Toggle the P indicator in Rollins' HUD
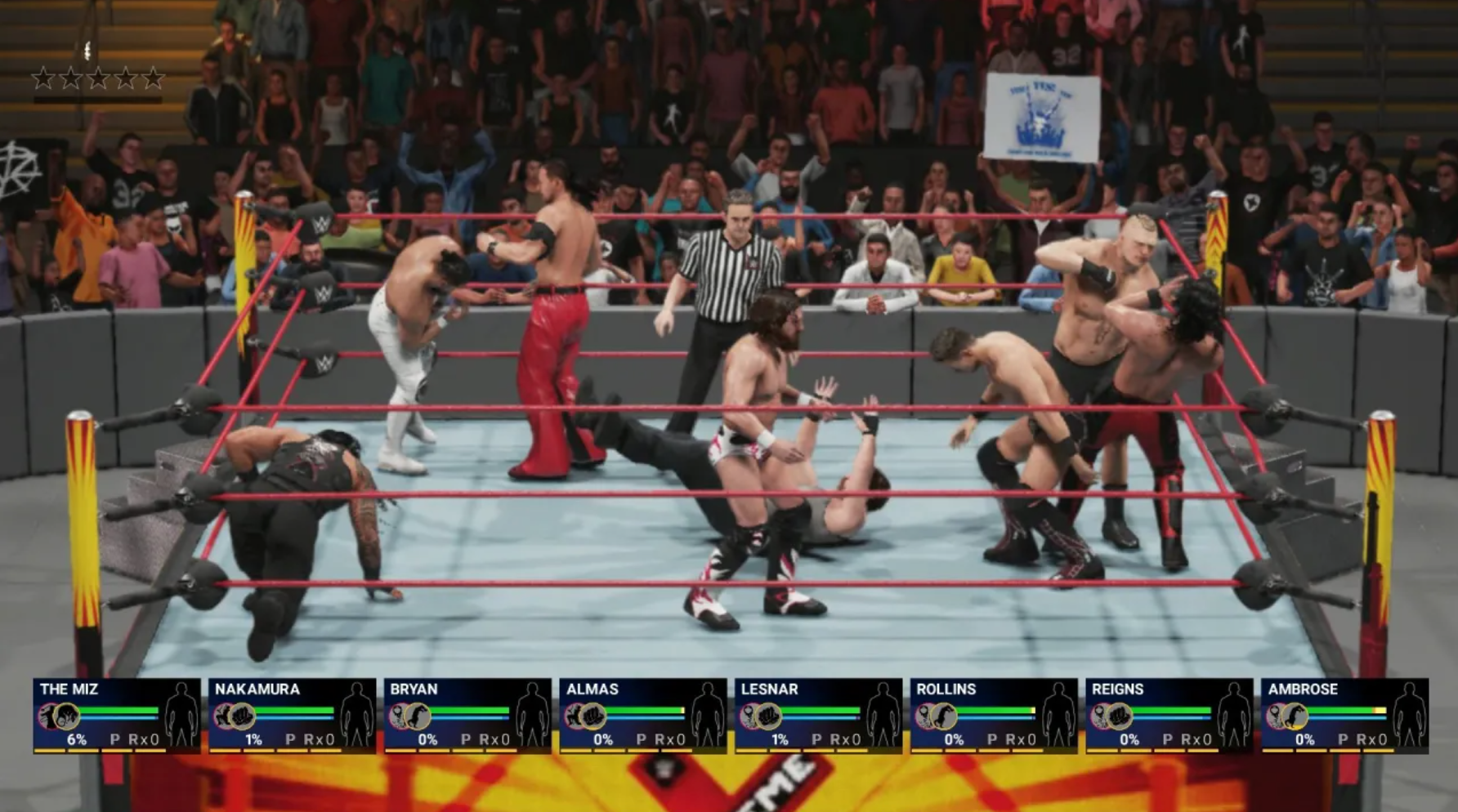 click(x=994, y=740)
